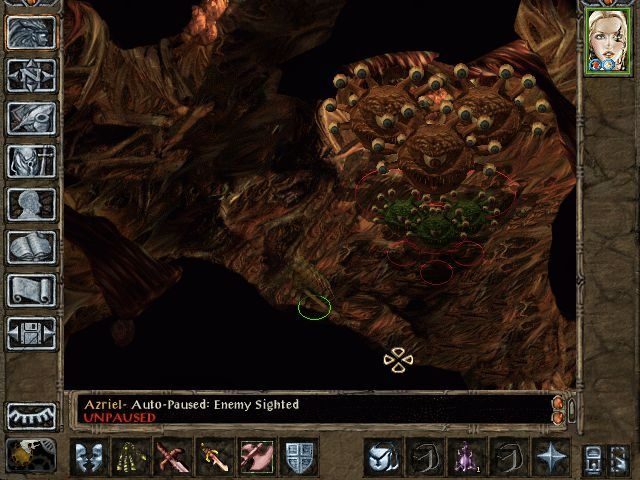
Task: Show the character record bust icon
Action: pyautogui.click(x=31, y=204)
